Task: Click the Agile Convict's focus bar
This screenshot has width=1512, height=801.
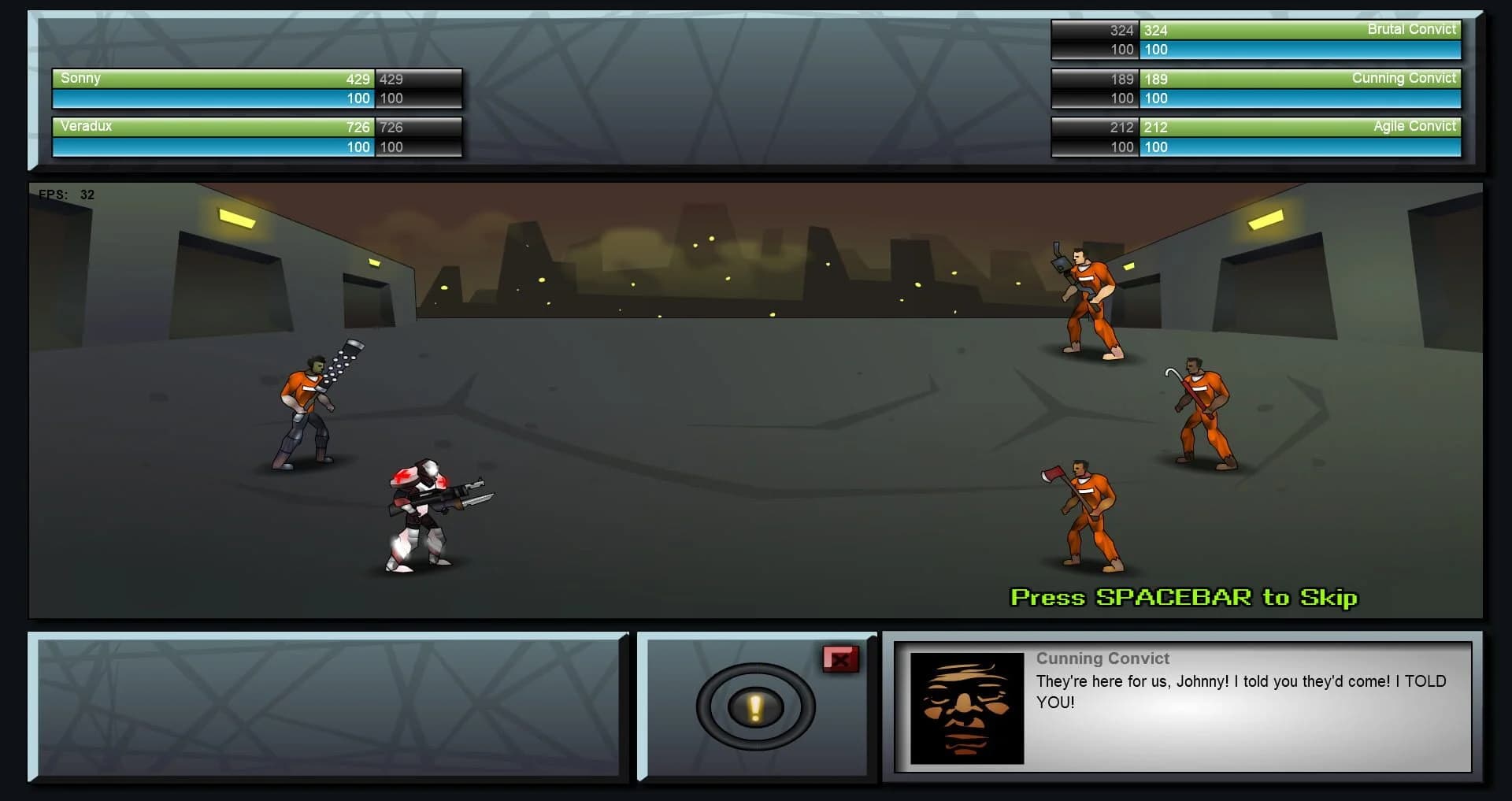Action: [1299, 146]
